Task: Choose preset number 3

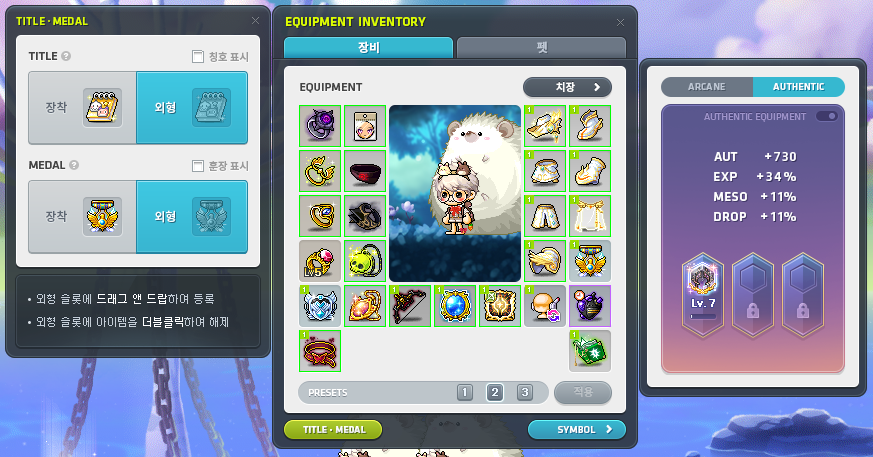Action: [x=525, y=392]
